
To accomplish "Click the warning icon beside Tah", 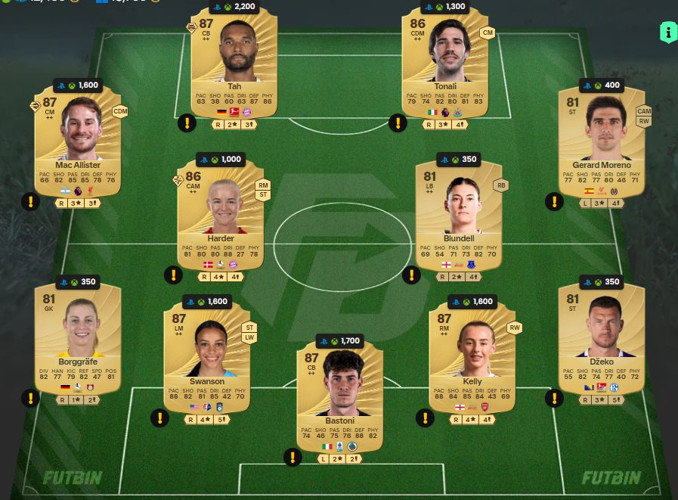I will pos(187,123).
